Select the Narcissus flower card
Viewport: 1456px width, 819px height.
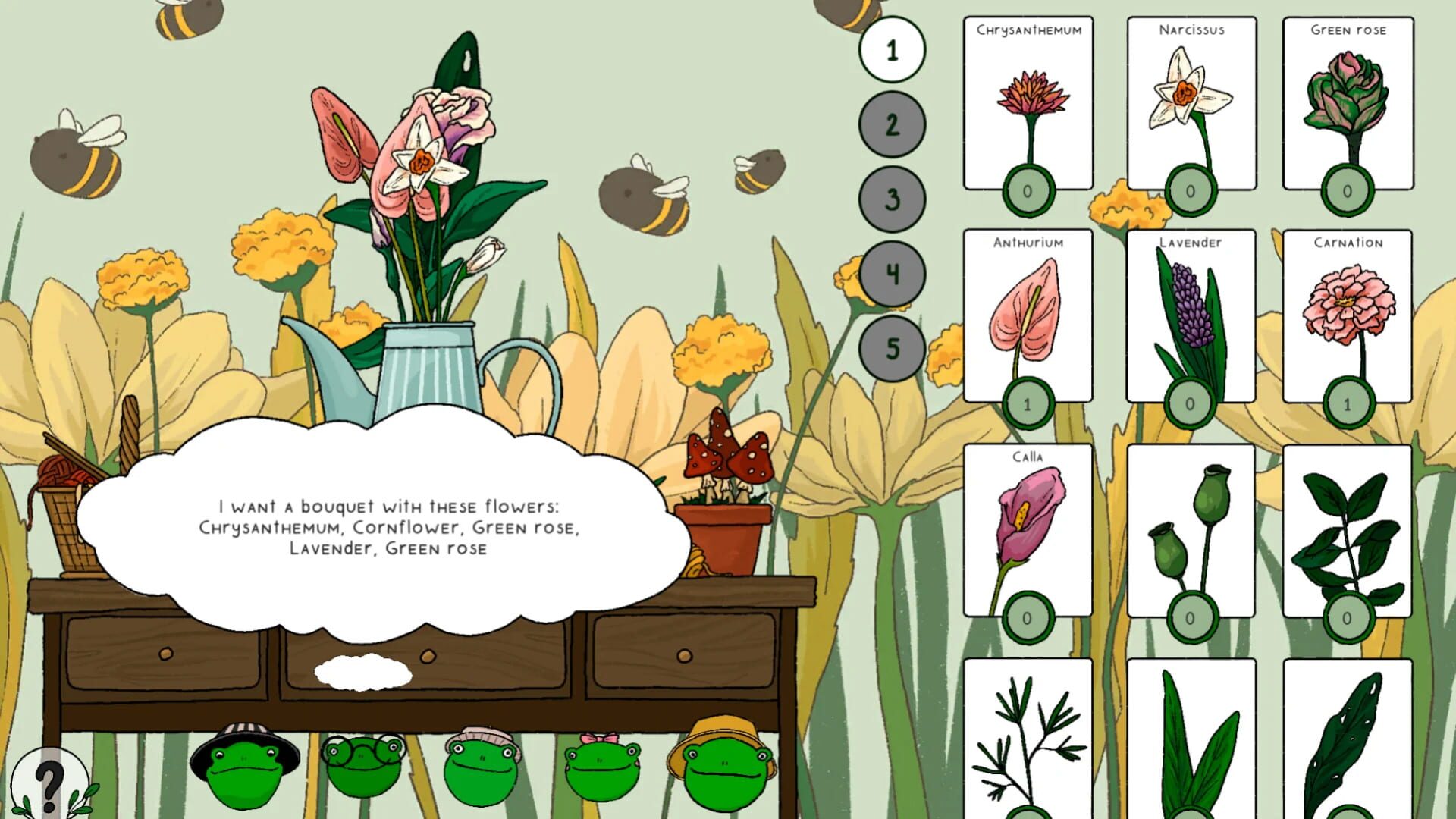(x=1191, y=106)
